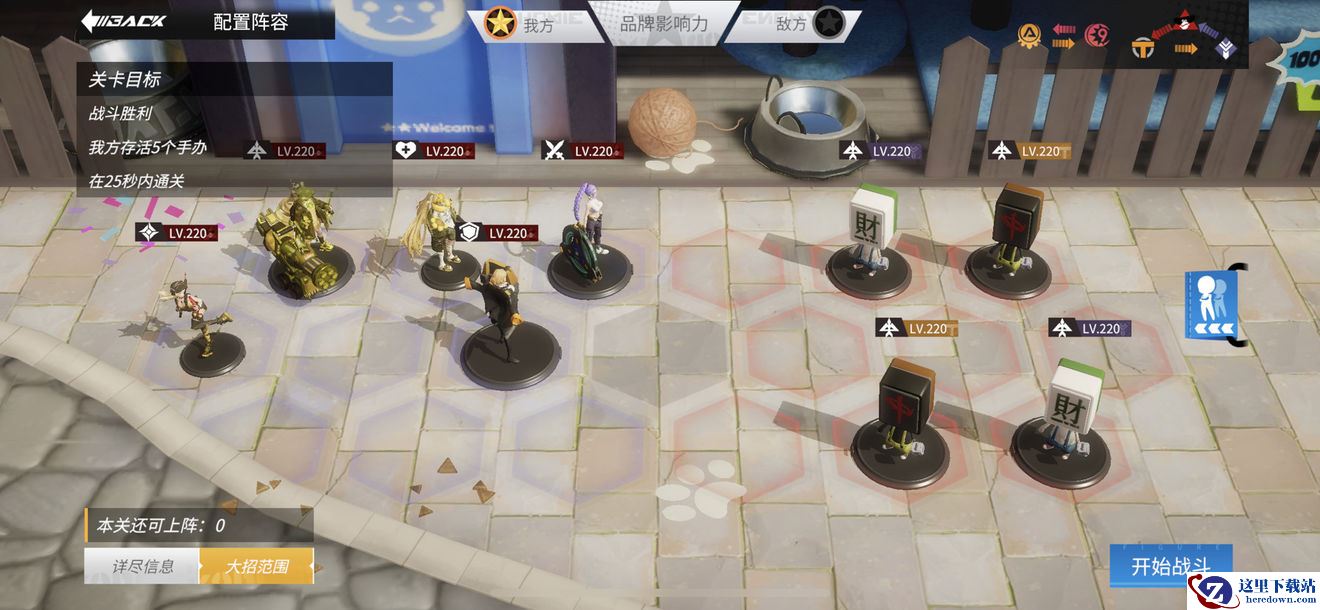Show 详尽信息 details

click(142, 566)
